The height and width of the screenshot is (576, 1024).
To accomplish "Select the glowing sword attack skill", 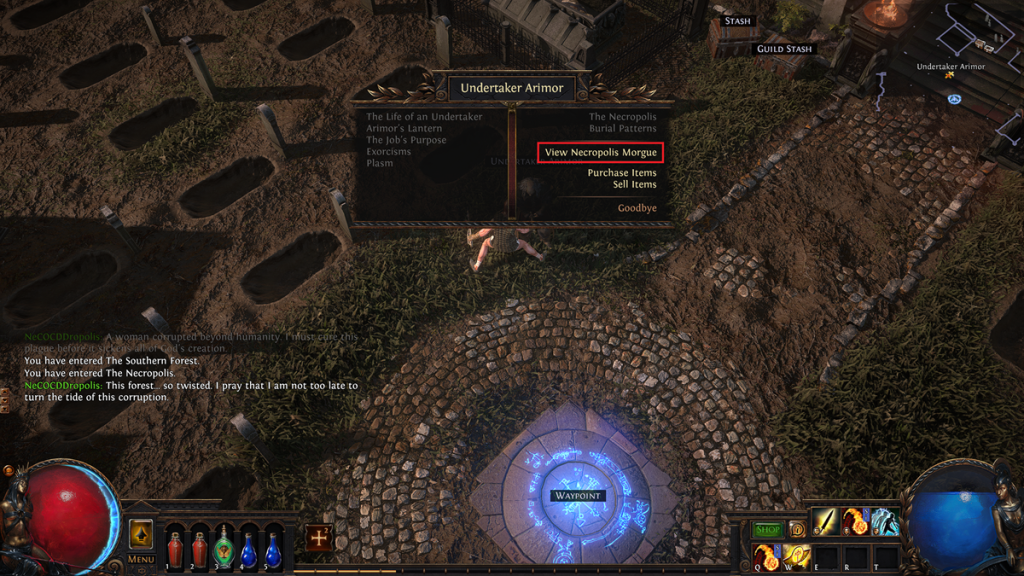I will 826,521.
